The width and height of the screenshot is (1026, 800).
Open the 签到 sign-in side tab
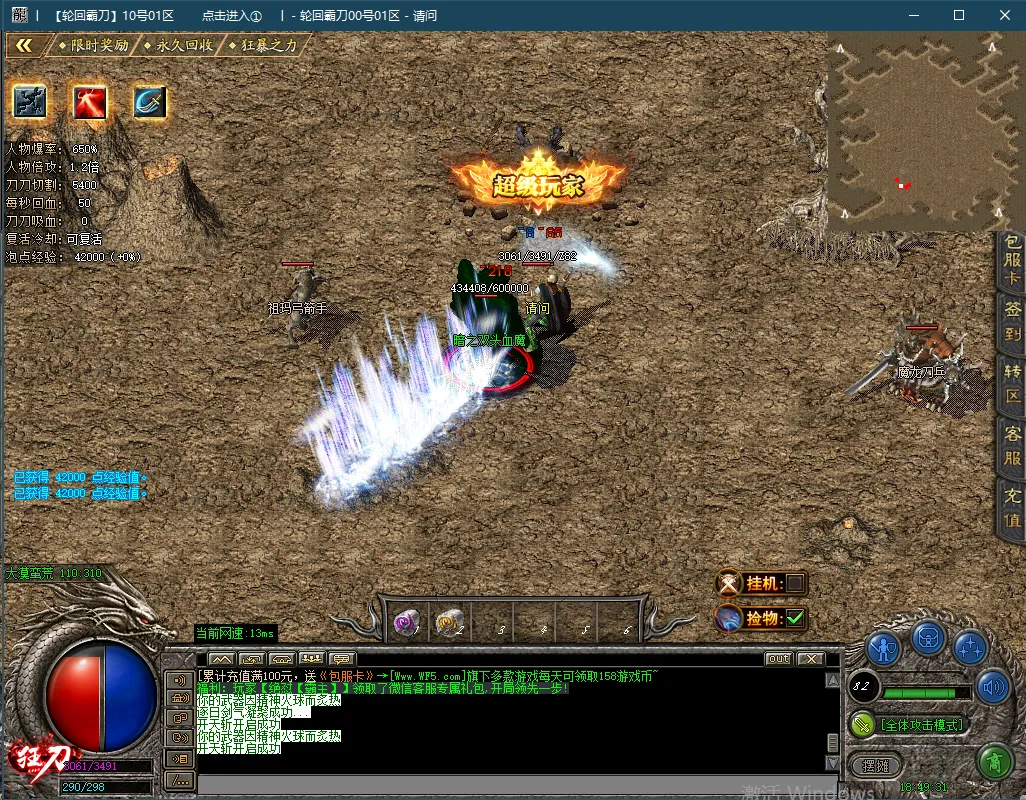point(1012,322)
